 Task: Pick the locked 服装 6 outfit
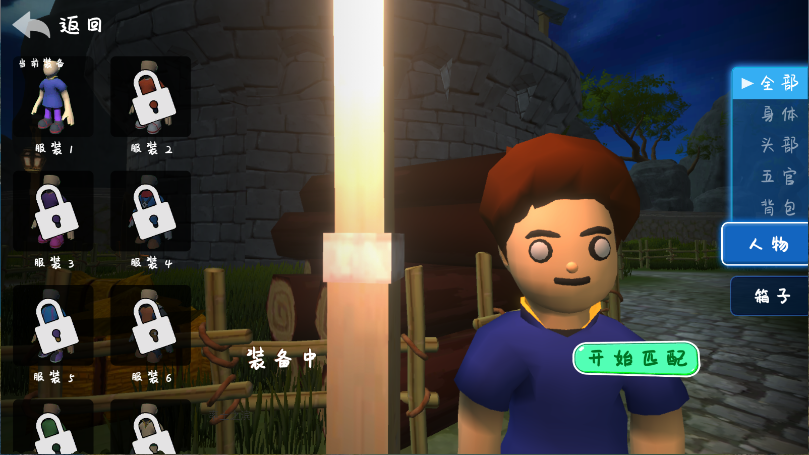(150, 325)
